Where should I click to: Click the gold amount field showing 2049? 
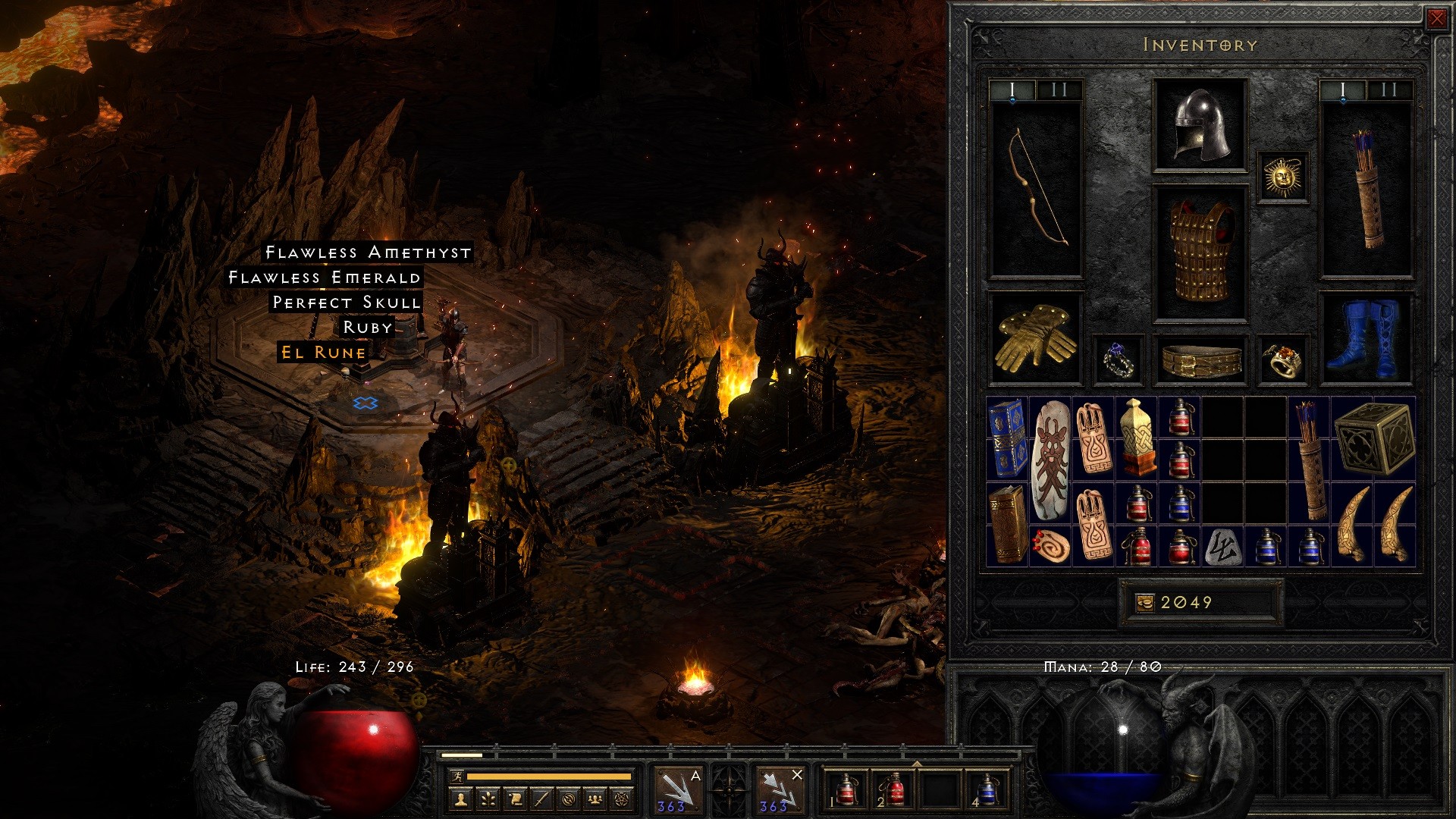pyautogui.click(x=1202, y=601)
